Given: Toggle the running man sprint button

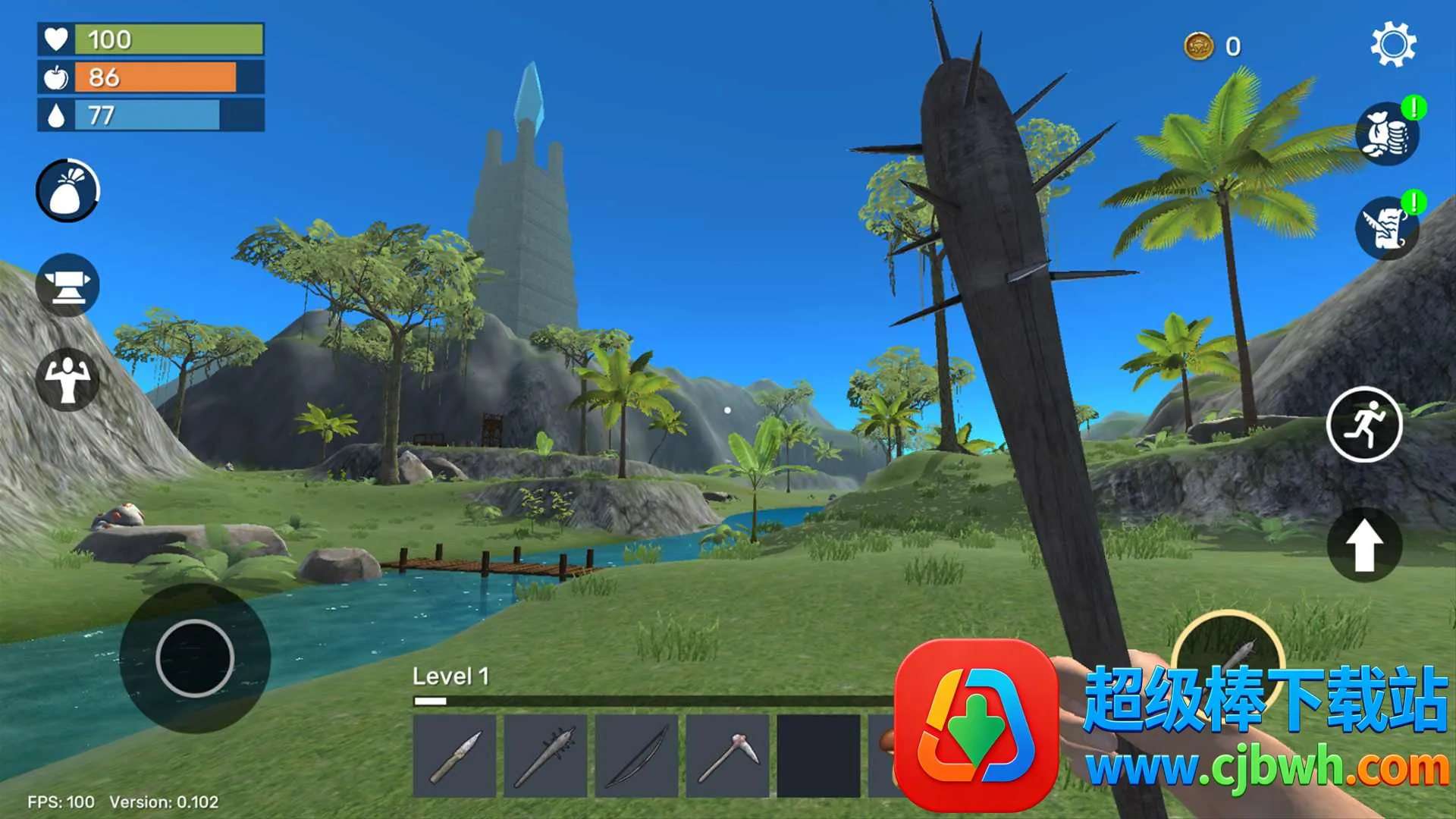Looking at the screenshot, I should point(1364,425).
